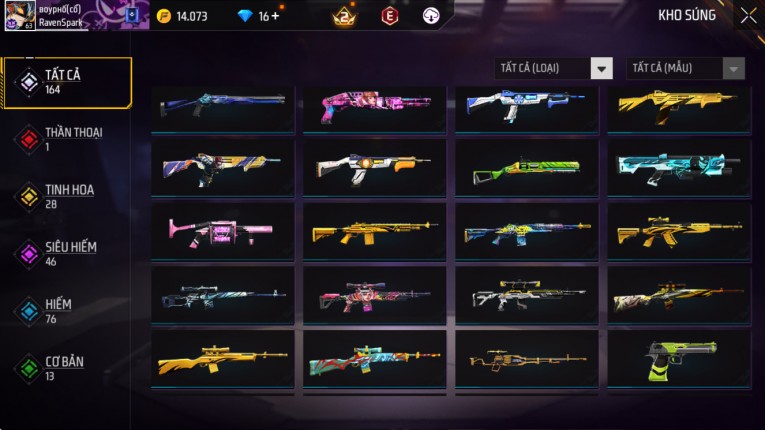This screenshot has height=430, width=765.
Task: Choose the CƠ BẢN rarity tab
Action: click(x=67, y=367)
